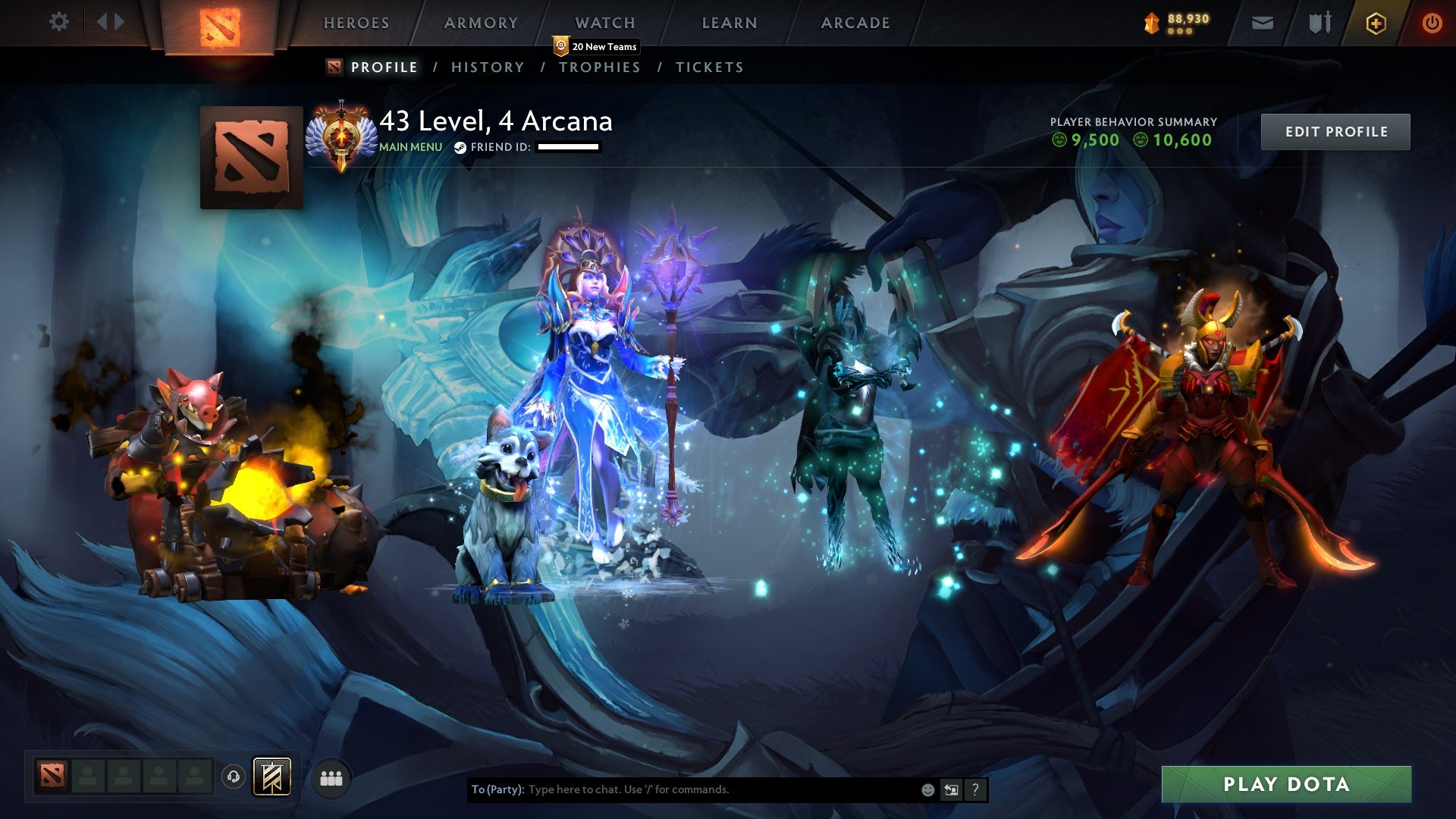Click the EDIT PROFILE button

pyautogui.click(x=1336, y=131)
